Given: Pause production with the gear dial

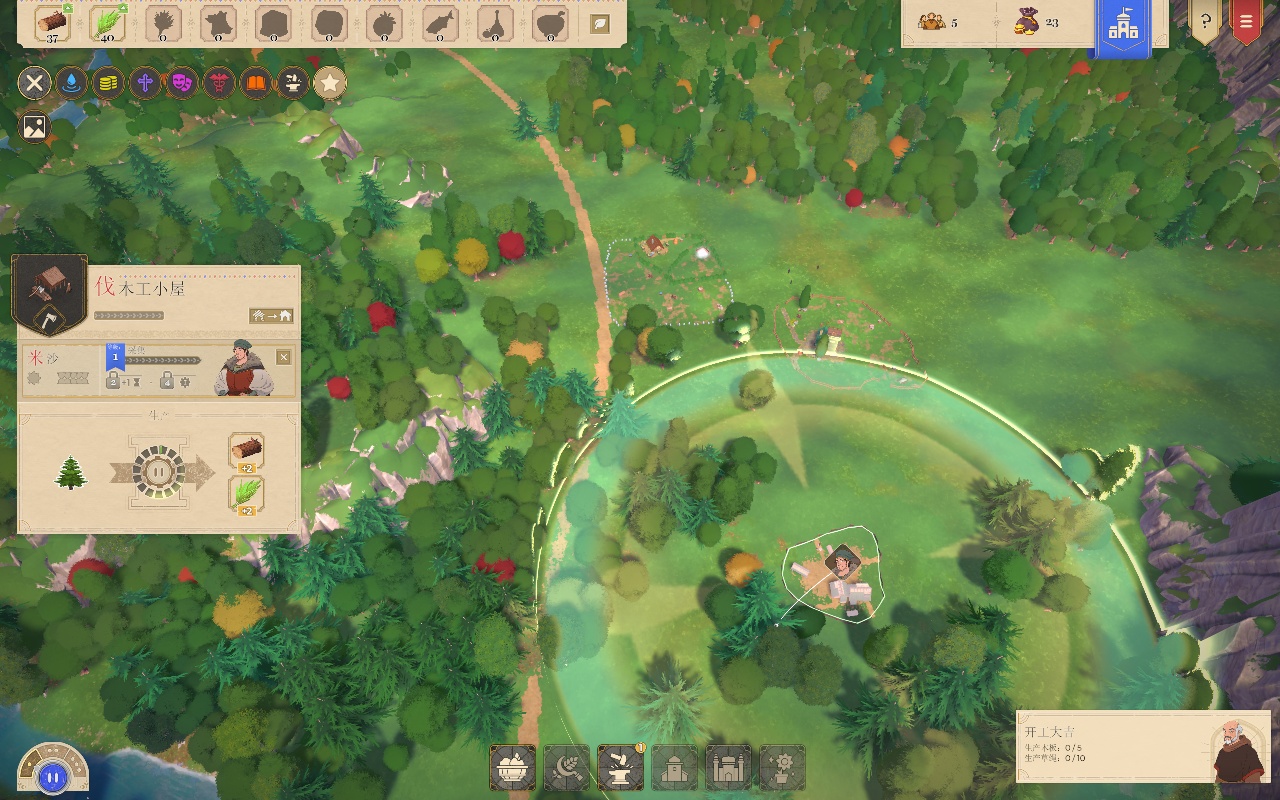Looking at the screenshot, I should pos(158,471).
